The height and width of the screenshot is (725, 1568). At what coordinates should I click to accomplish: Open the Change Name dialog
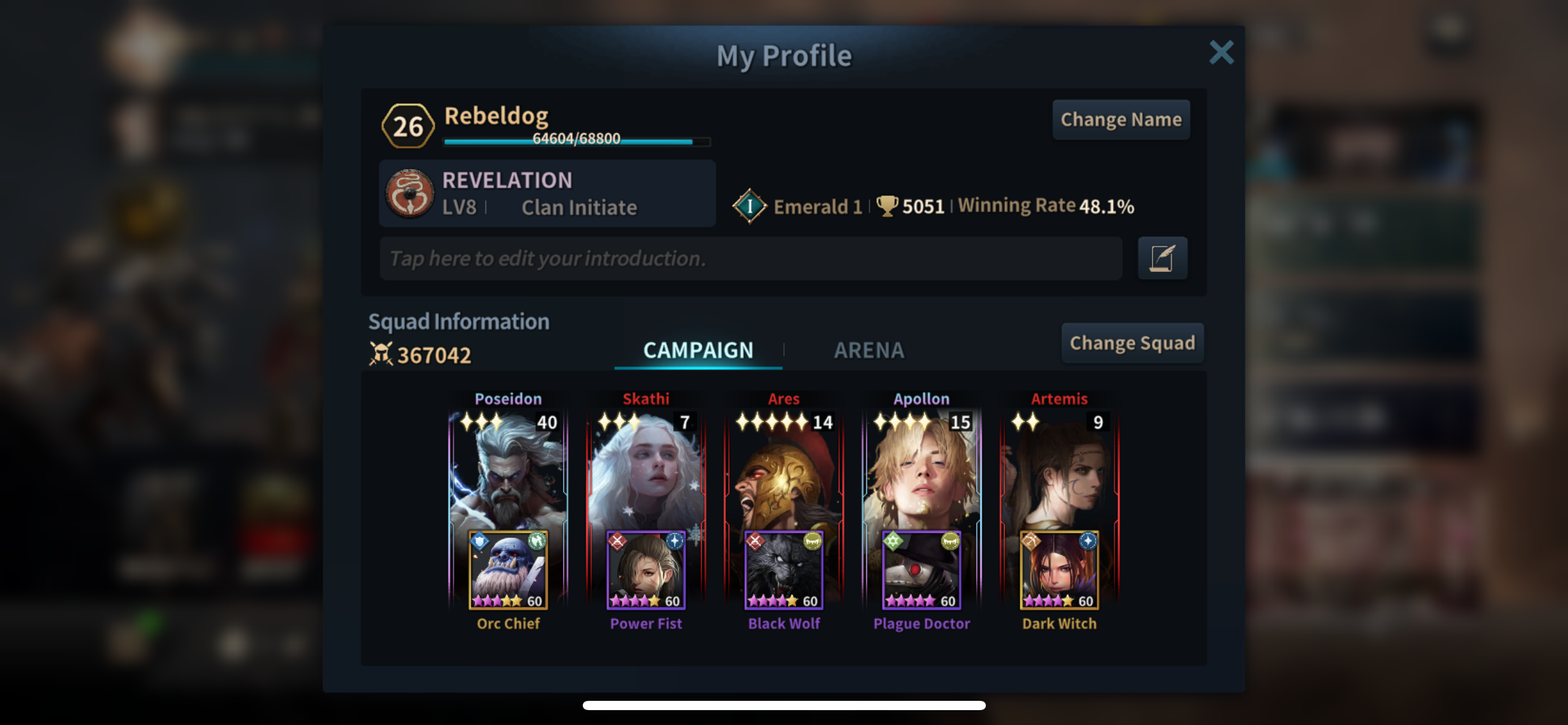(x=1121, y=119)
